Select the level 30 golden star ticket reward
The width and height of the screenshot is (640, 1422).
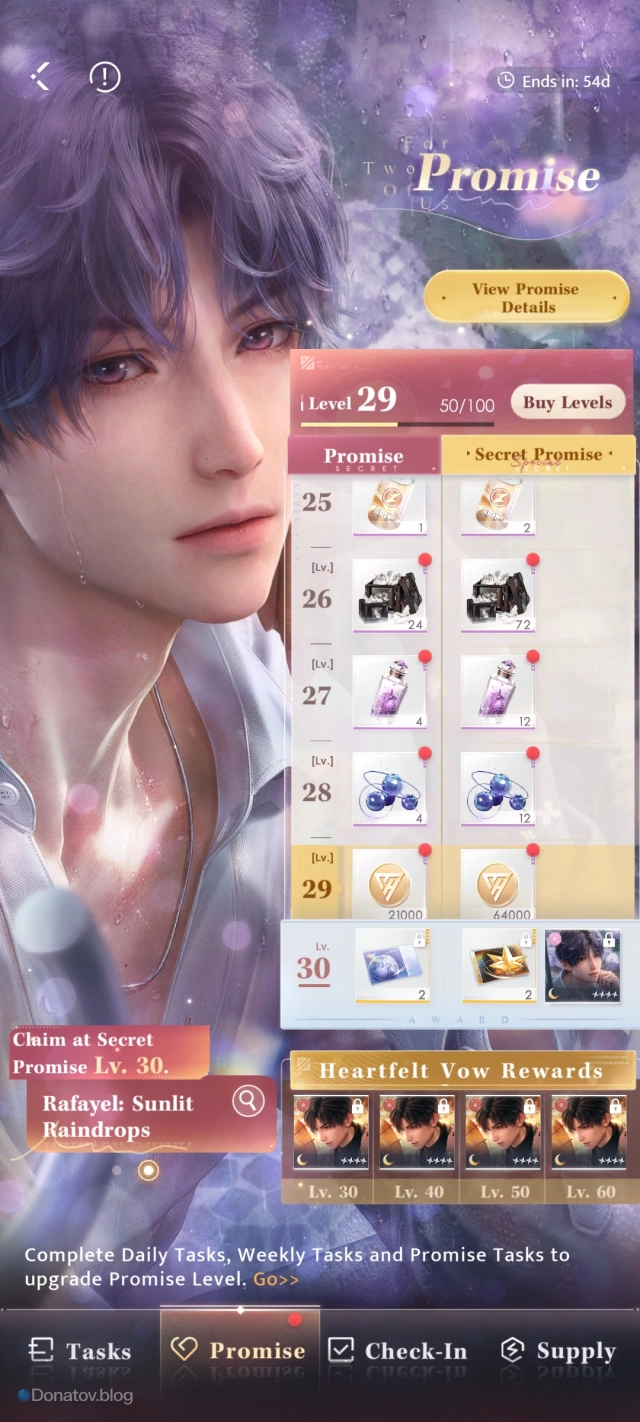[x=497, y=966]
